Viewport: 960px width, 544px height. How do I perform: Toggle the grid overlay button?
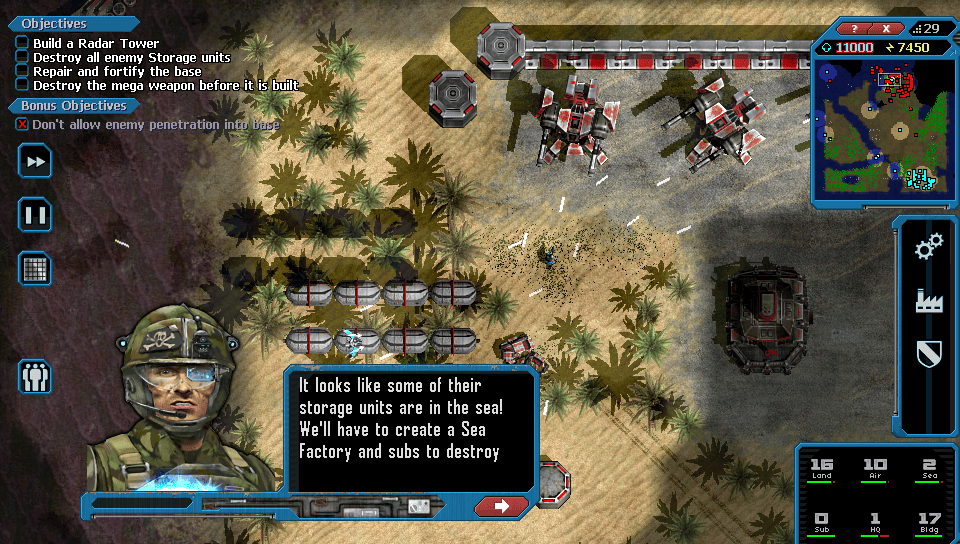click(35, 268)
